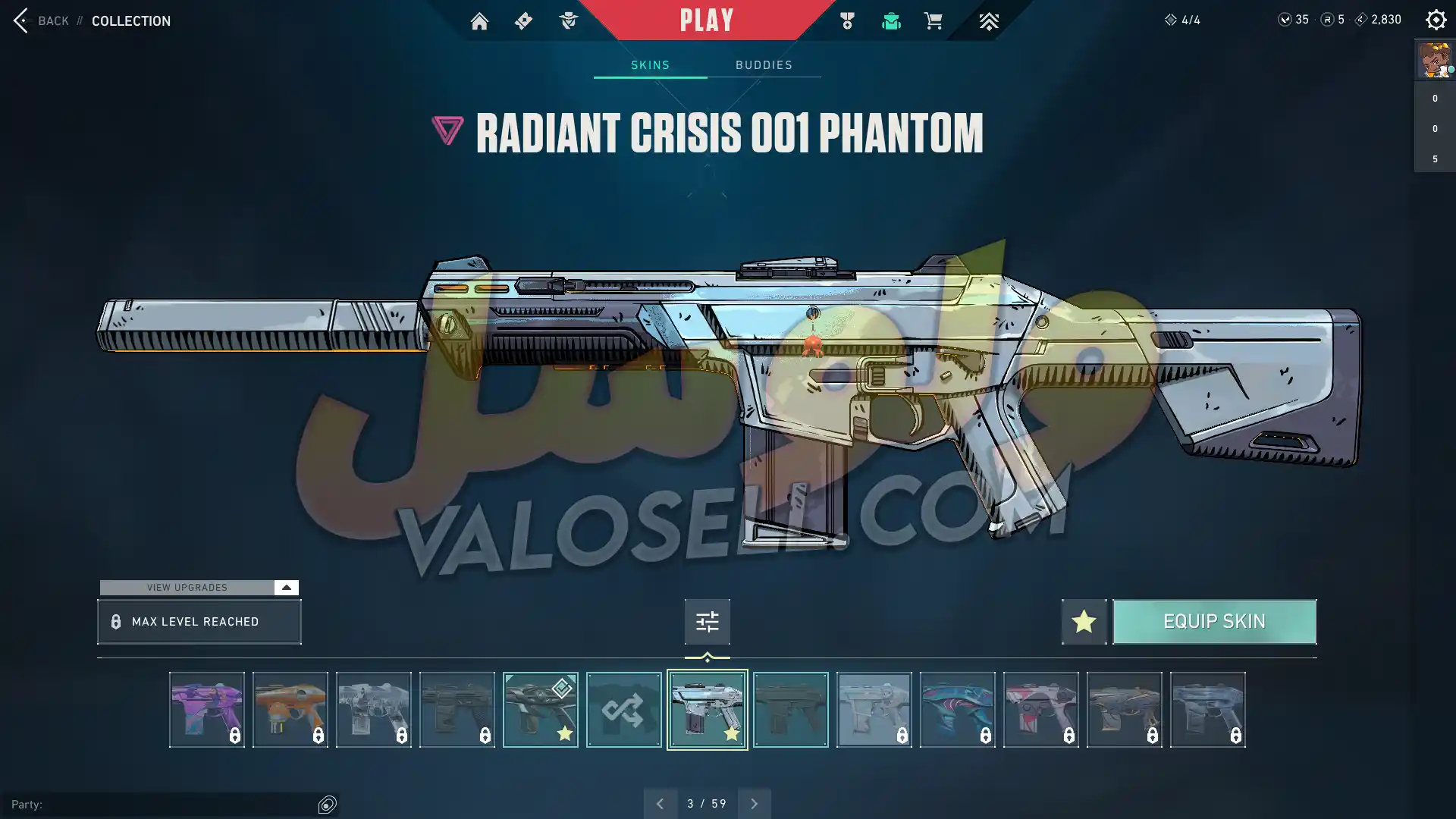
Task: Open the home screen icon
Action: tap(479, 21)
